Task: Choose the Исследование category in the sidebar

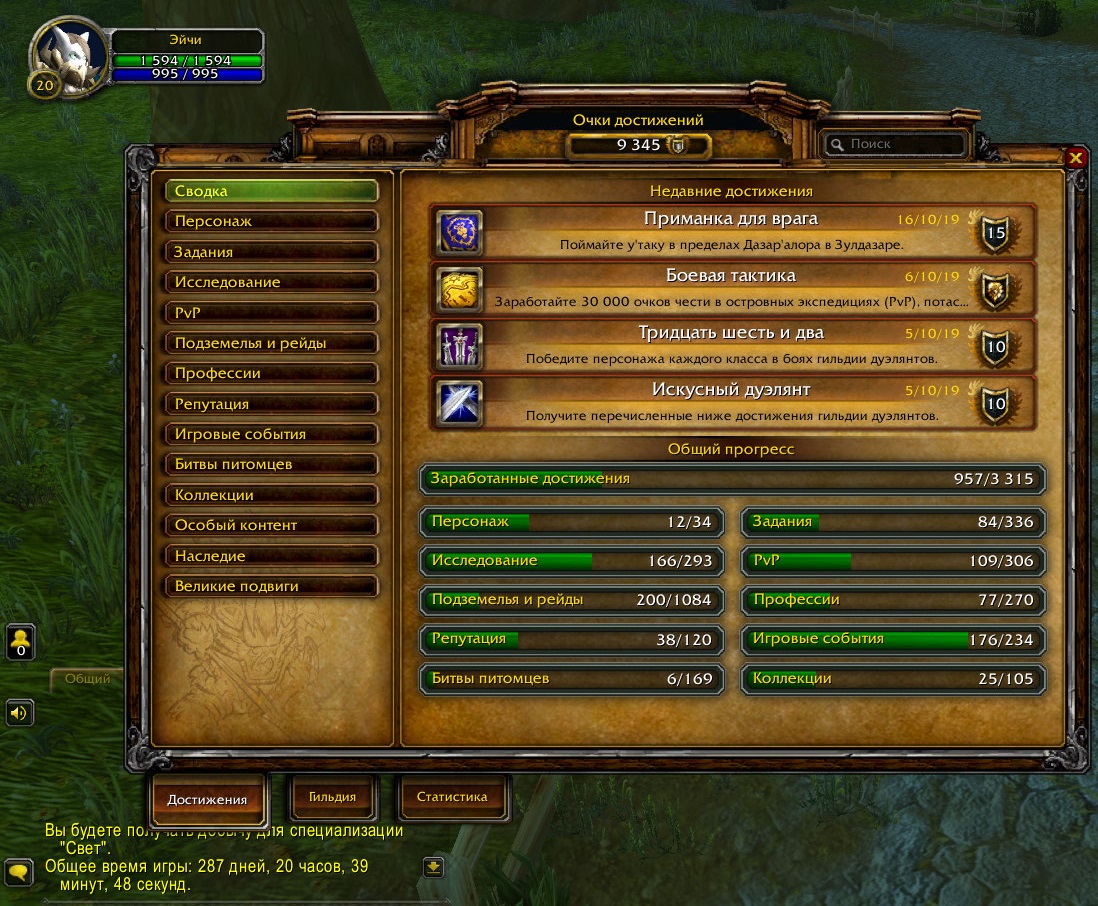Action: 271,282
